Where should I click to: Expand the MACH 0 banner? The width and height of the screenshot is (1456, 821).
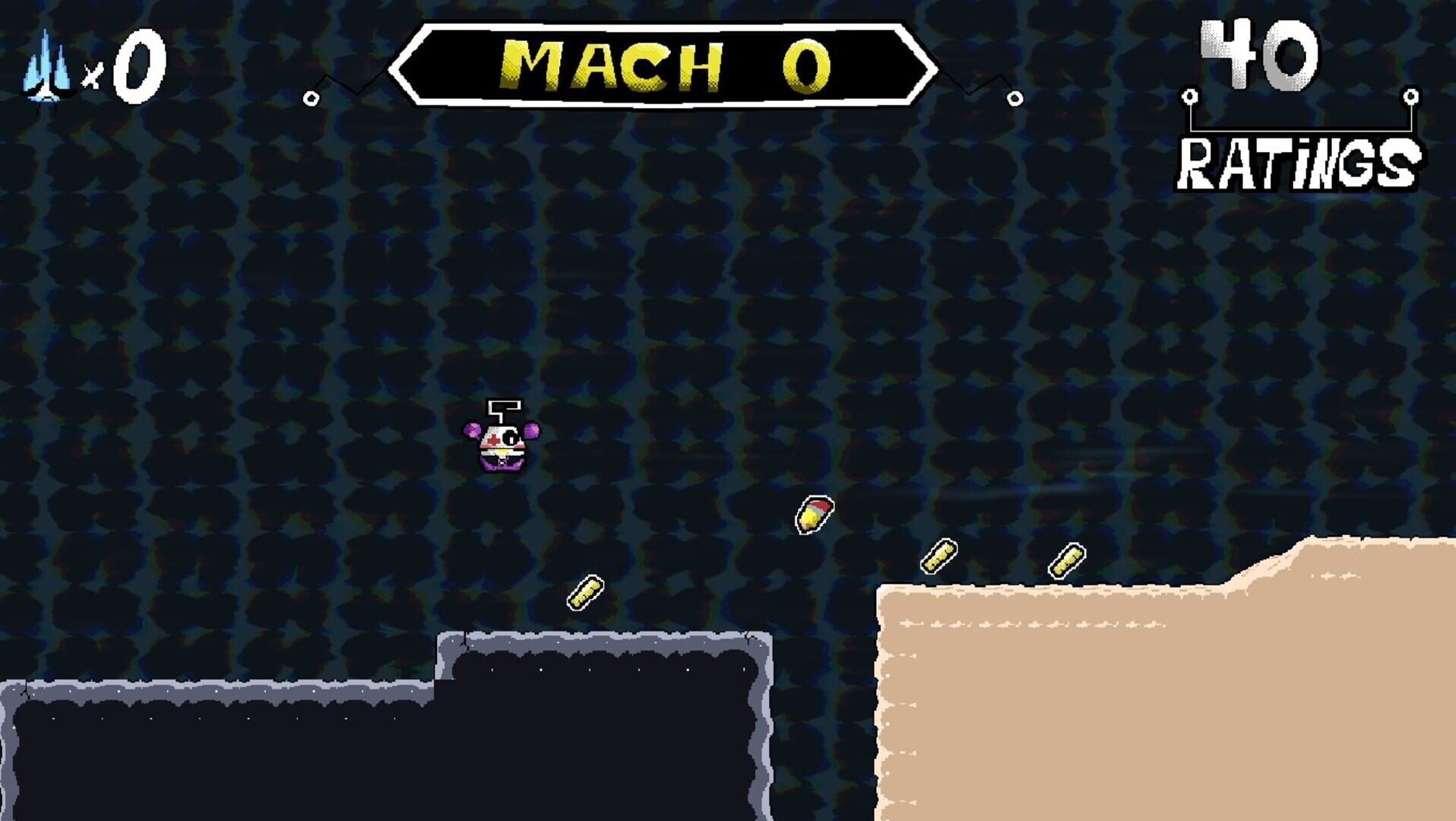point(663,65)
